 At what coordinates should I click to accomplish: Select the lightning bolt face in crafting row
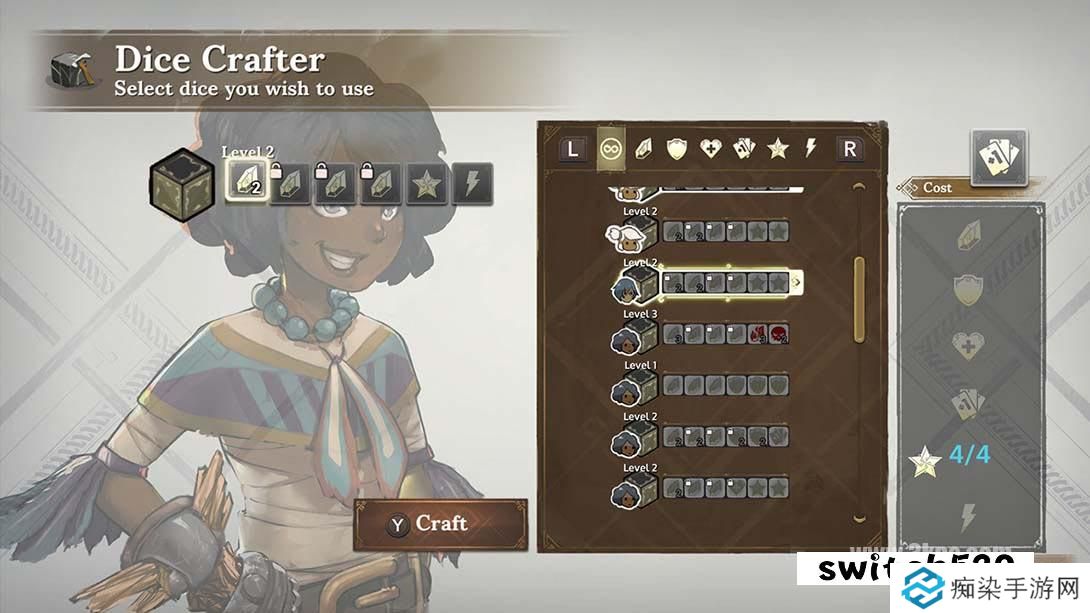[x=472, y=182]
